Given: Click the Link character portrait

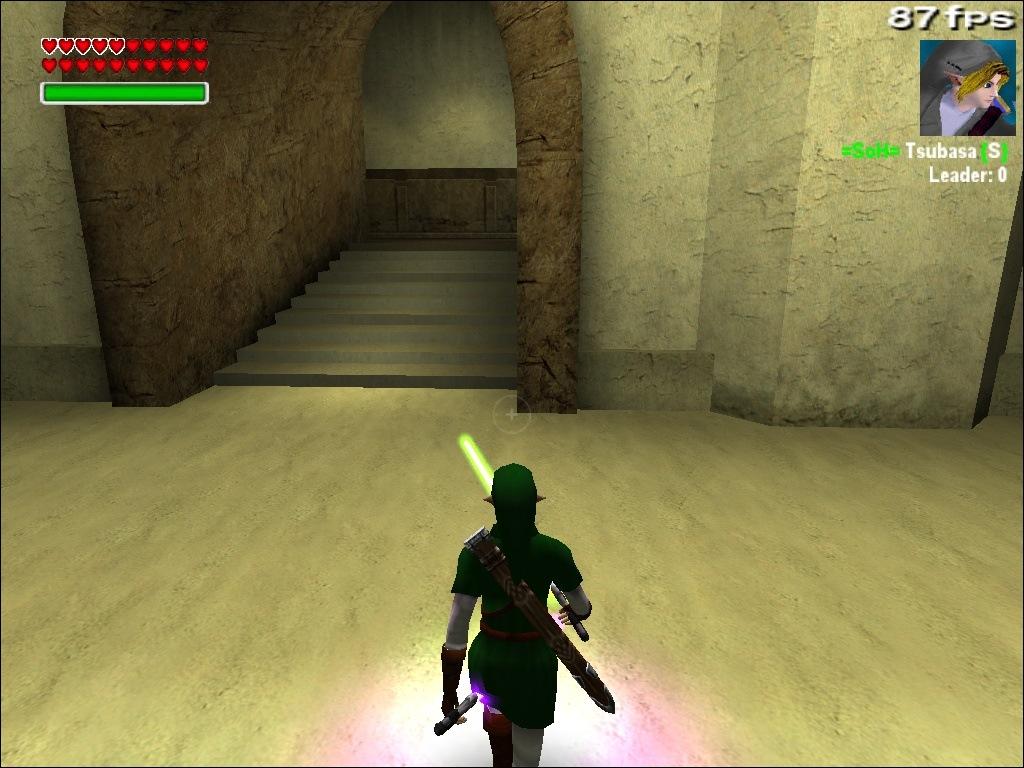Looking at the screenshot, I should pyautogui.click(x=967, y=88).
